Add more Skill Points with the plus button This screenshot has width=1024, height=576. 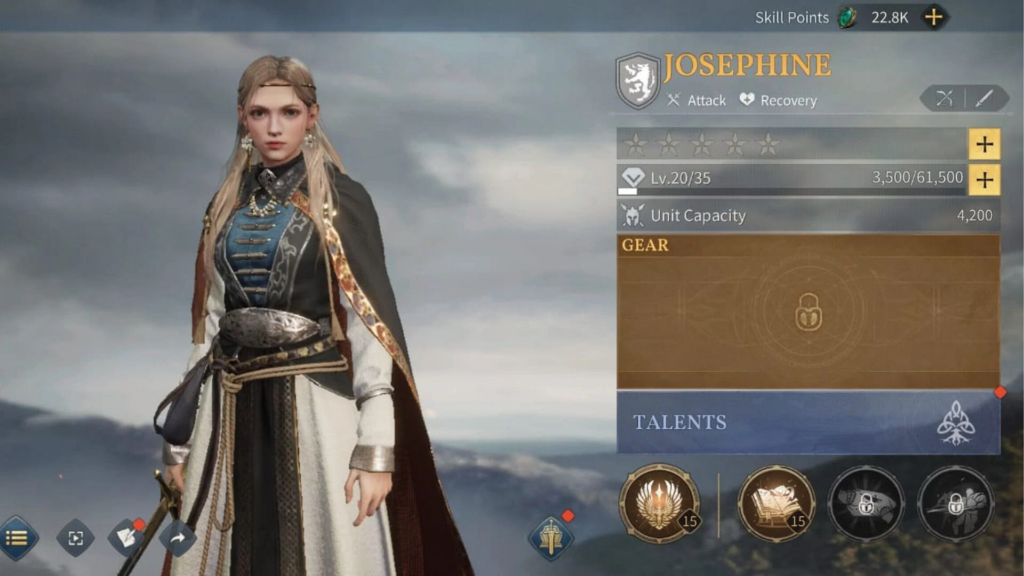tap(933, 17)
